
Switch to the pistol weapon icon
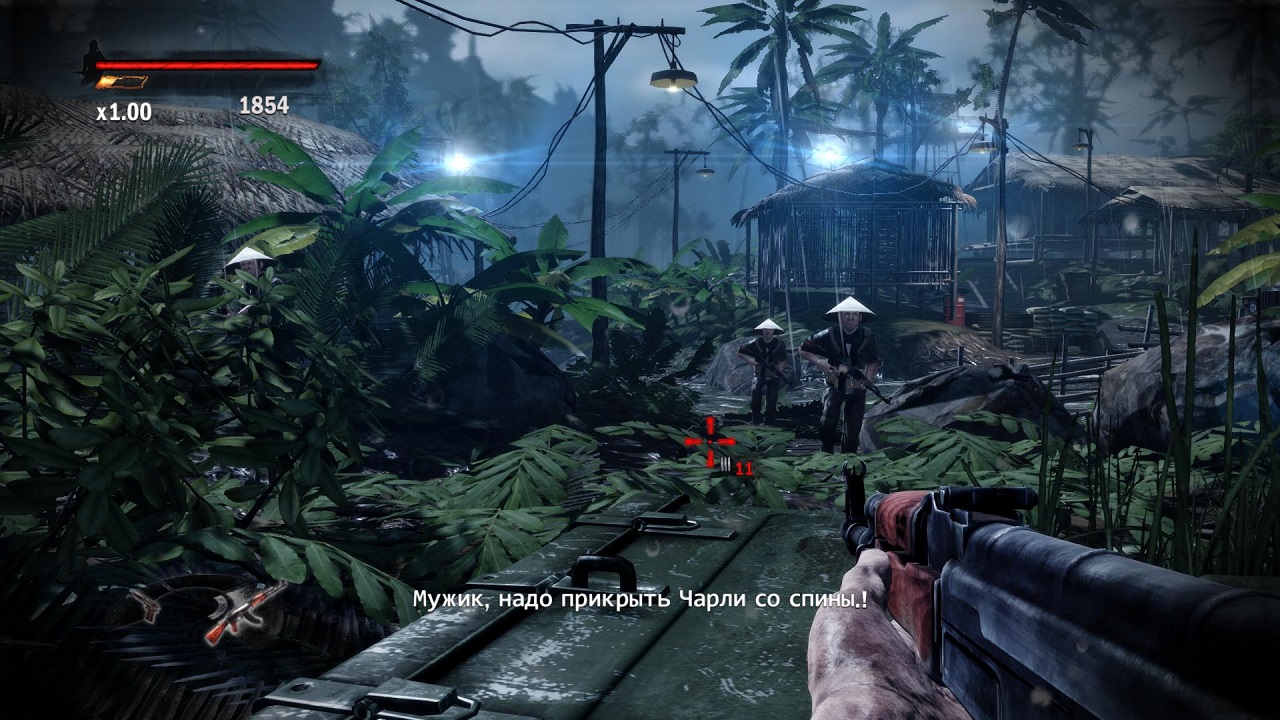tap(146, 603)
